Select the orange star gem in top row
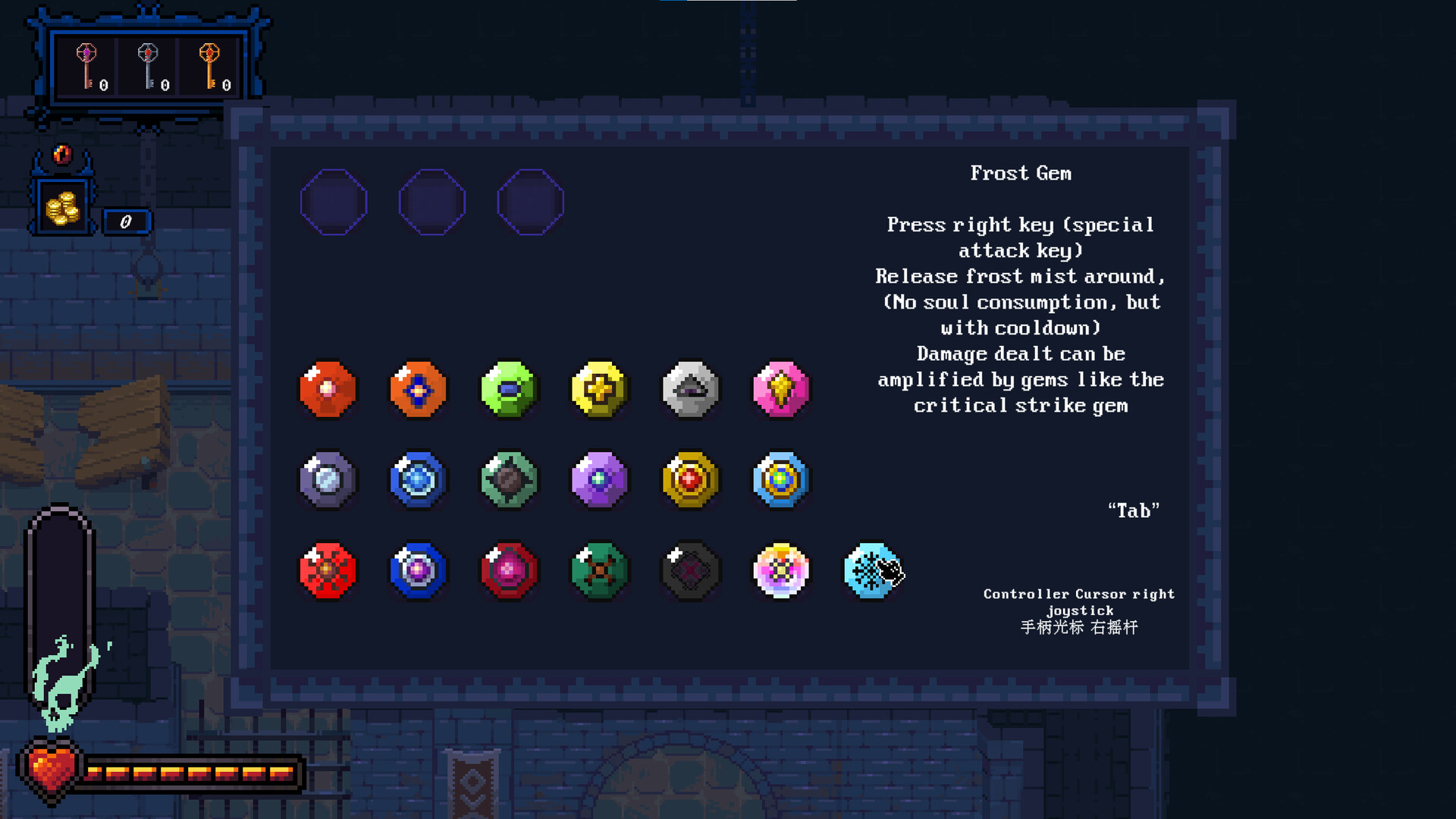The width and height of the screenshot is (1456, 819). (x=418, y=390)
